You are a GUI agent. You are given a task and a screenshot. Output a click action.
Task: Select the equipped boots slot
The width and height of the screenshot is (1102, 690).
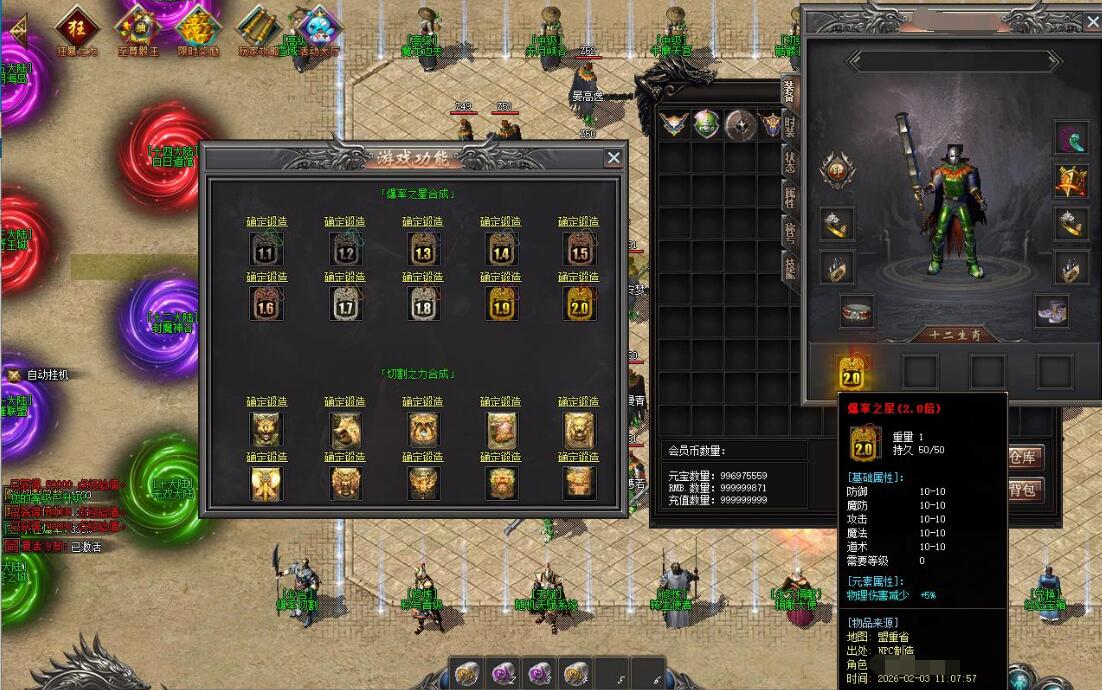pos(1051,310)
